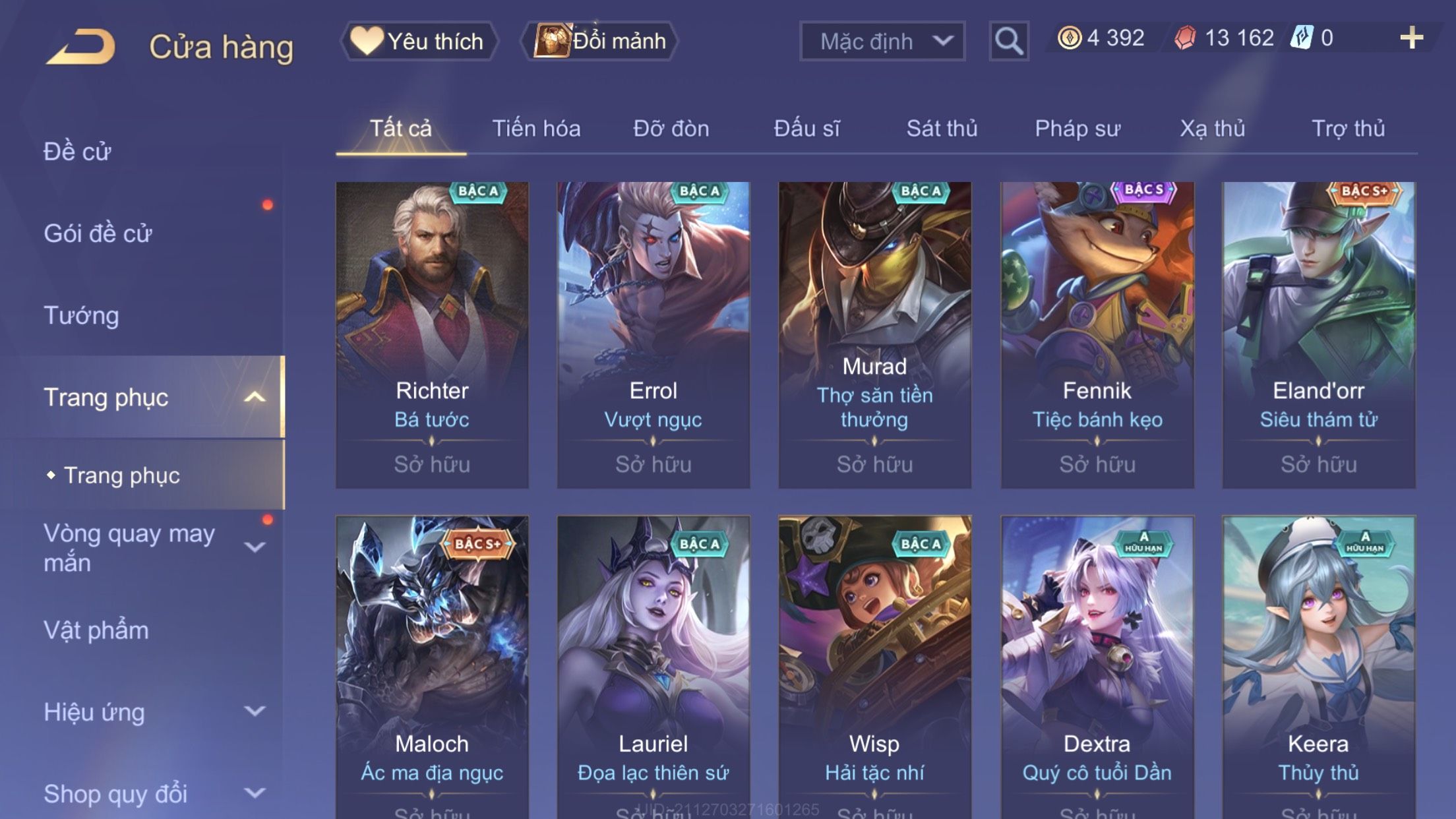1456x819 pixels.
Task: Open the Đề cử menu entry
Action: click(x=78, y=152)
